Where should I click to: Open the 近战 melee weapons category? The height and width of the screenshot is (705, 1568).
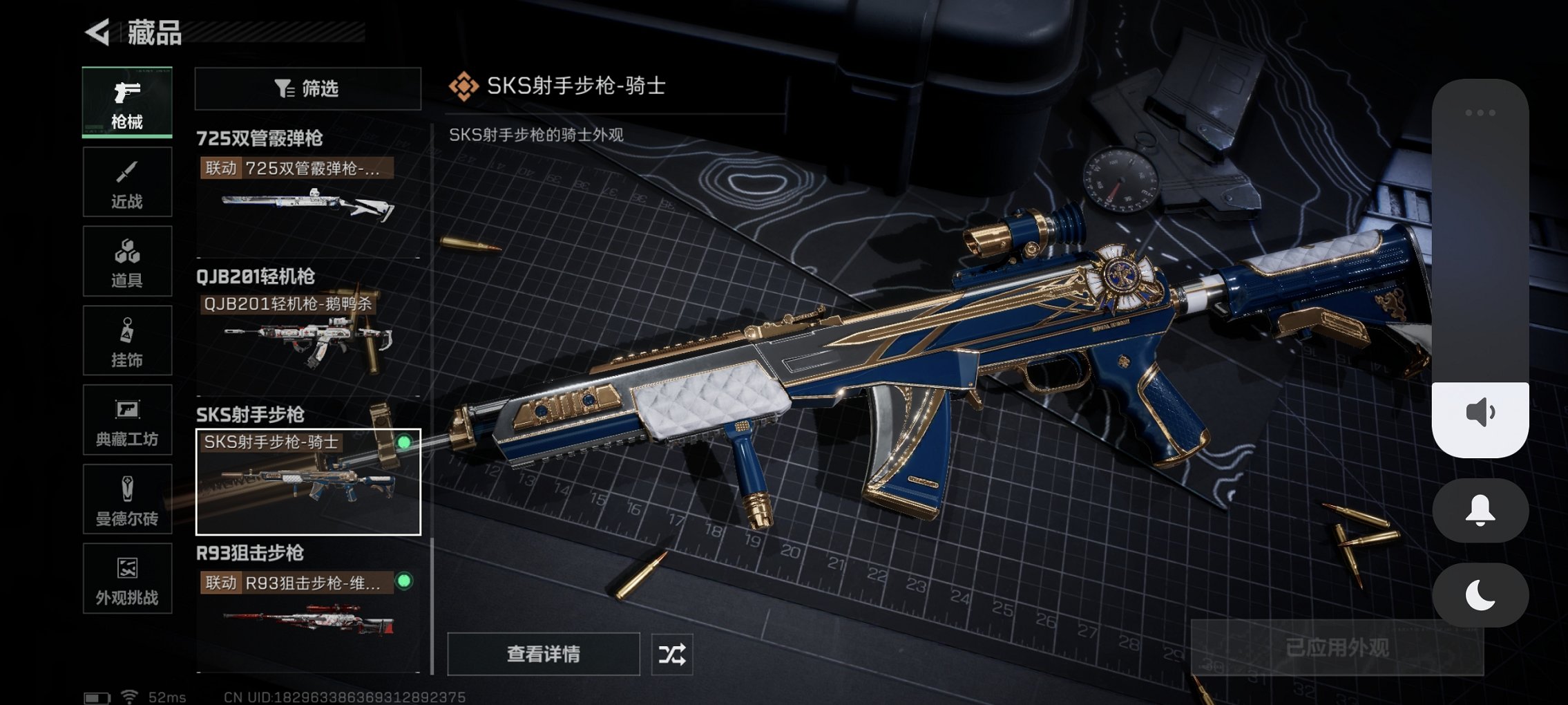pos(127,181)
